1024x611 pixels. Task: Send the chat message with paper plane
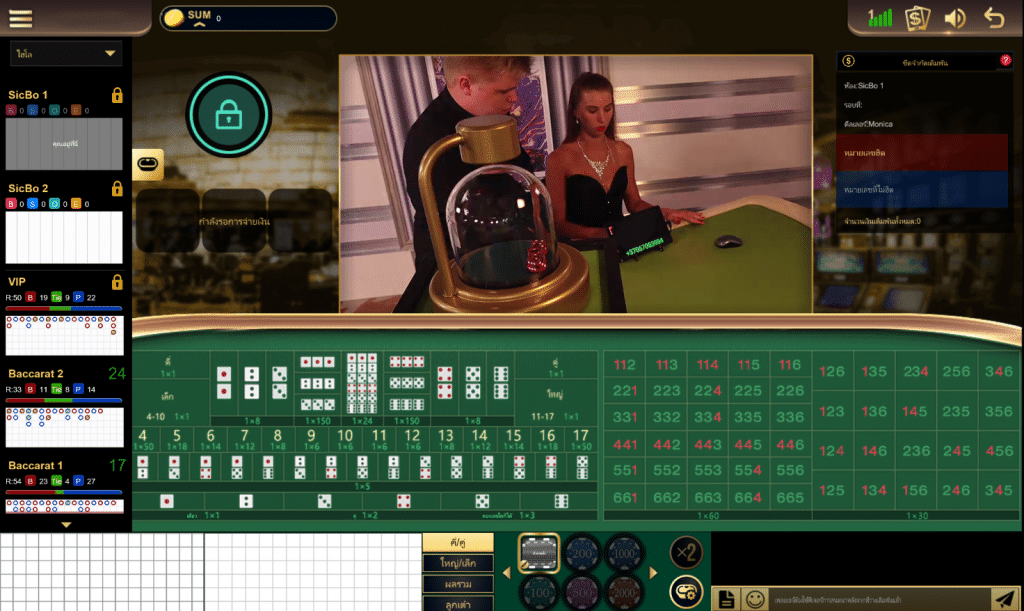pyautogui.click(x=1004, y=598)
